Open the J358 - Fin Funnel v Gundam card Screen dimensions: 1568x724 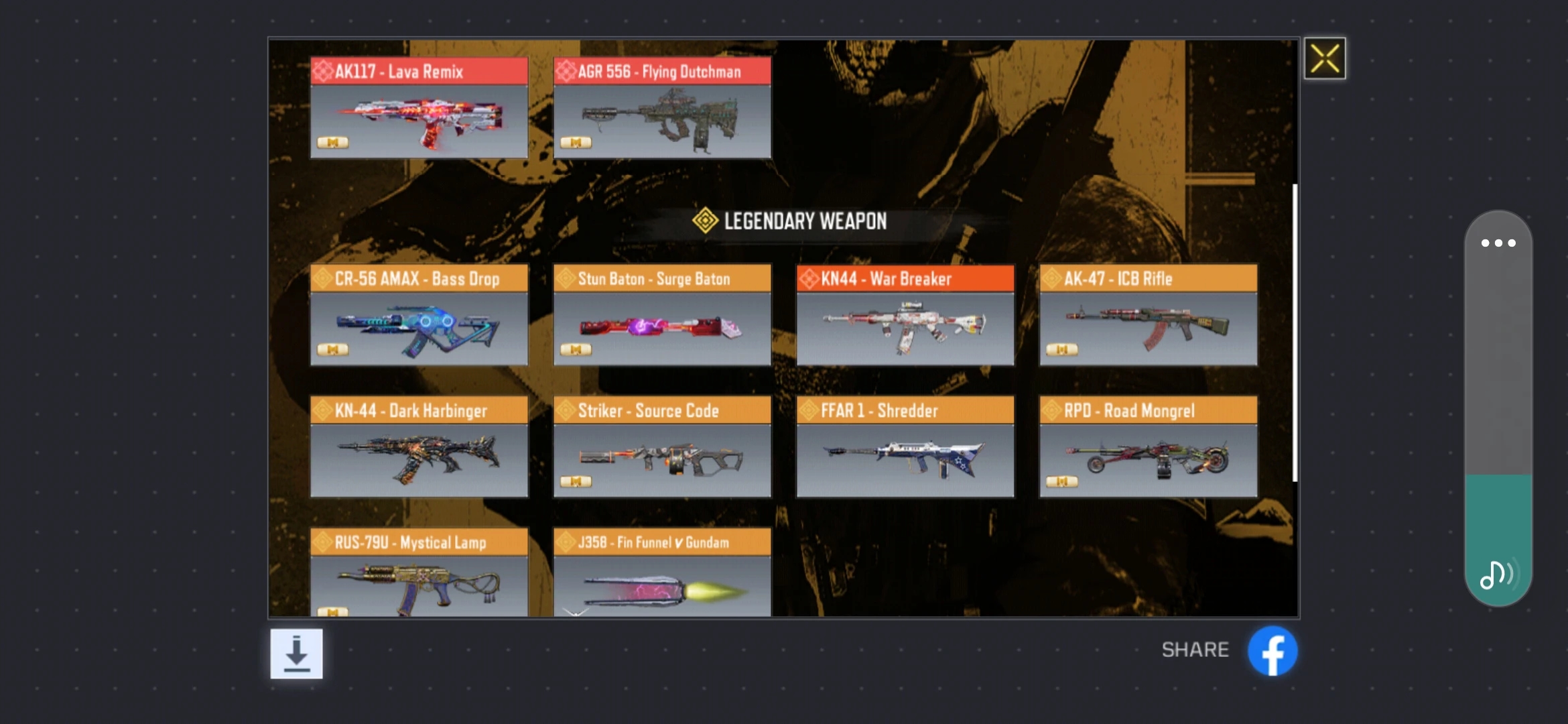click(x=662, y=573)
